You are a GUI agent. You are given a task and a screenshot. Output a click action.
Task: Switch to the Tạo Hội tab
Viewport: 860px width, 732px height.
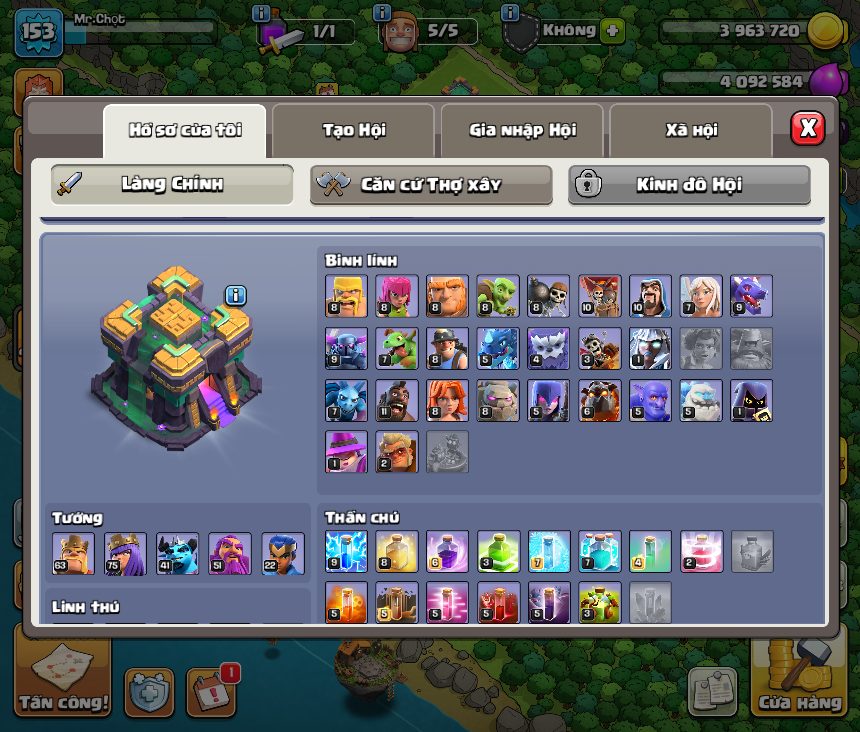pyautogui.click(x=353, y=130)
